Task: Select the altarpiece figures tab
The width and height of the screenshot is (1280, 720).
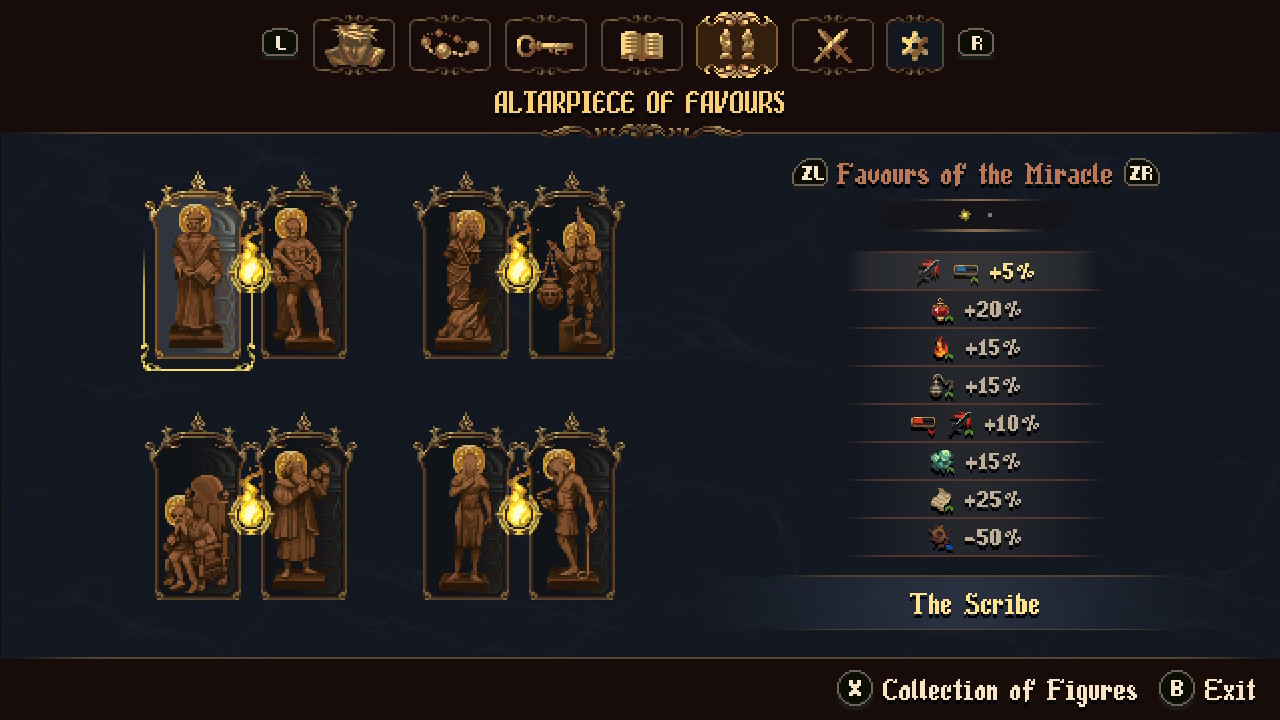Action: [x=737, y=45]
